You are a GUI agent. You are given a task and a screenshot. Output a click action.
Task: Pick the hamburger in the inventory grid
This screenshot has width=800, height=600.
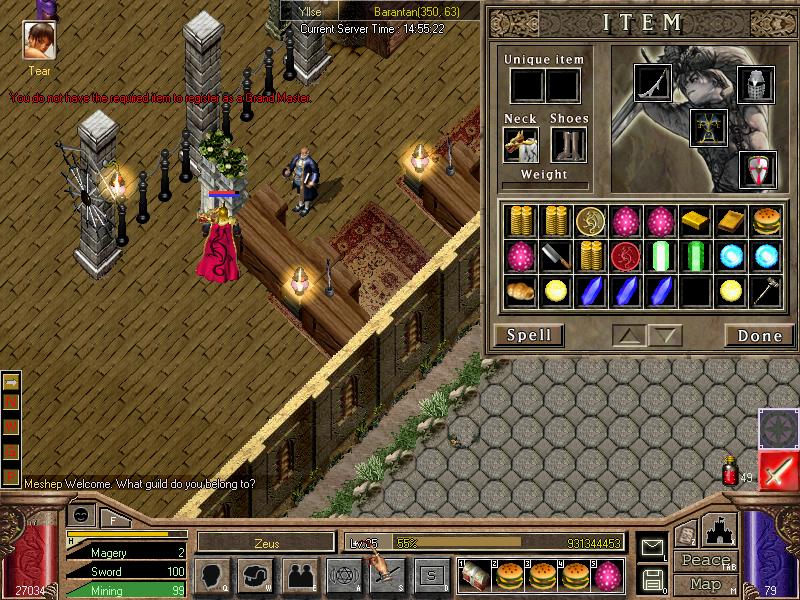[766, 219]
